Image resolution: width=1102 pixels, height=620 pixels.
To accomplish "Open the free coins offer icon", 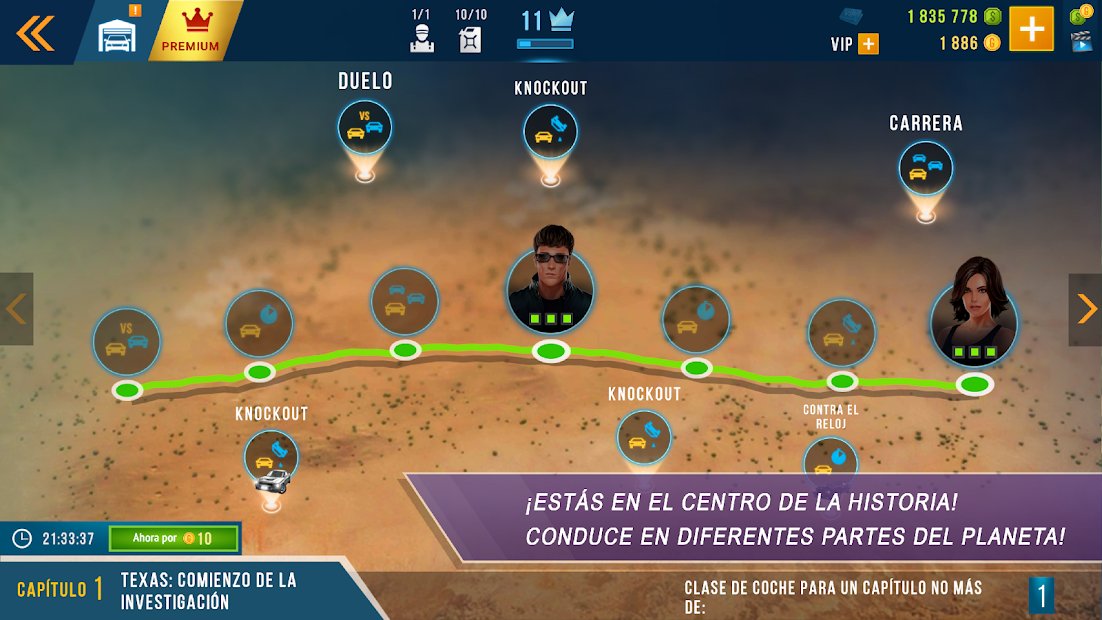I will (x=1080, y=14).
